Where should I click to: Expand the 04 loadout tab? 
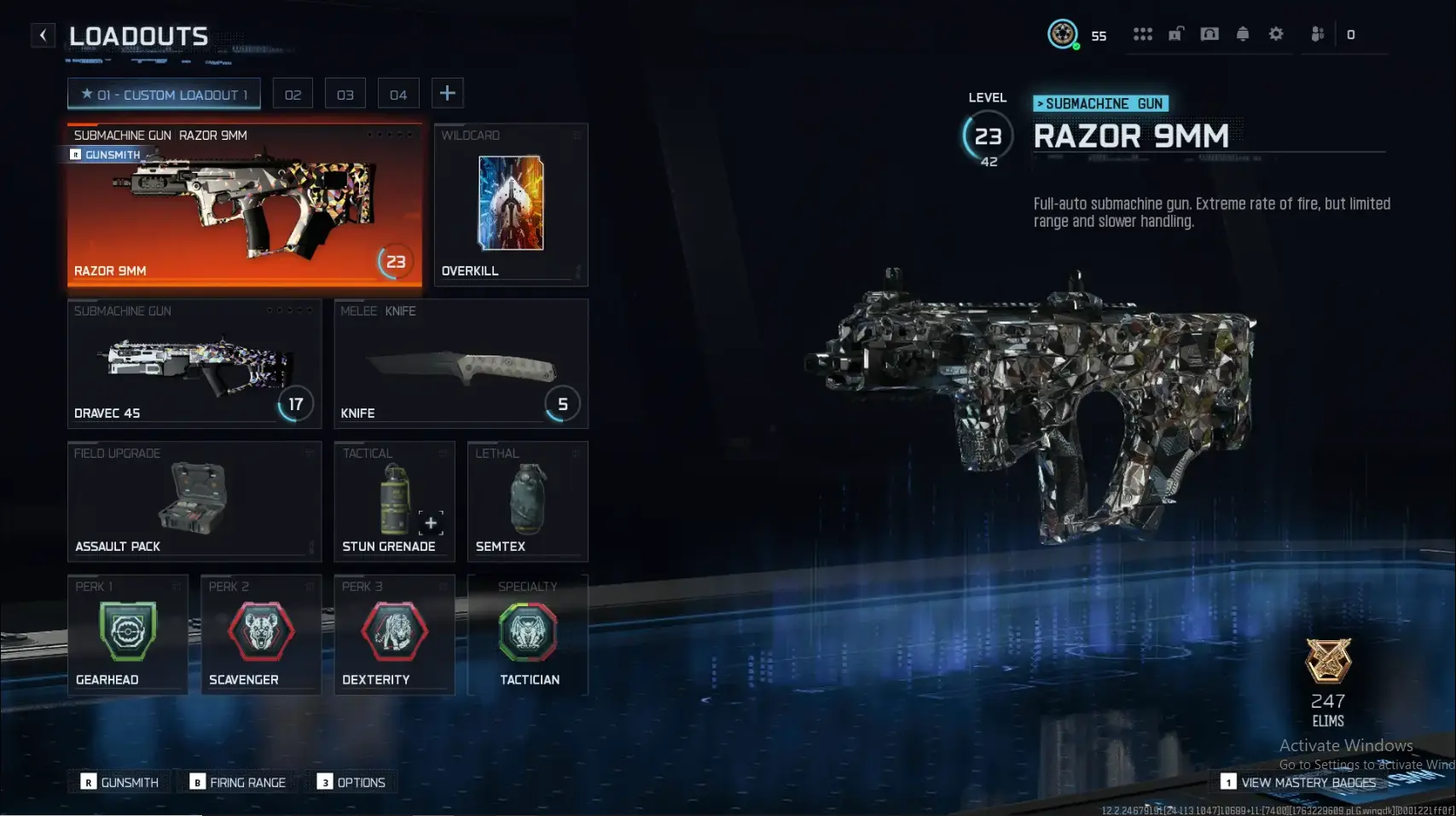coord(397,93)
